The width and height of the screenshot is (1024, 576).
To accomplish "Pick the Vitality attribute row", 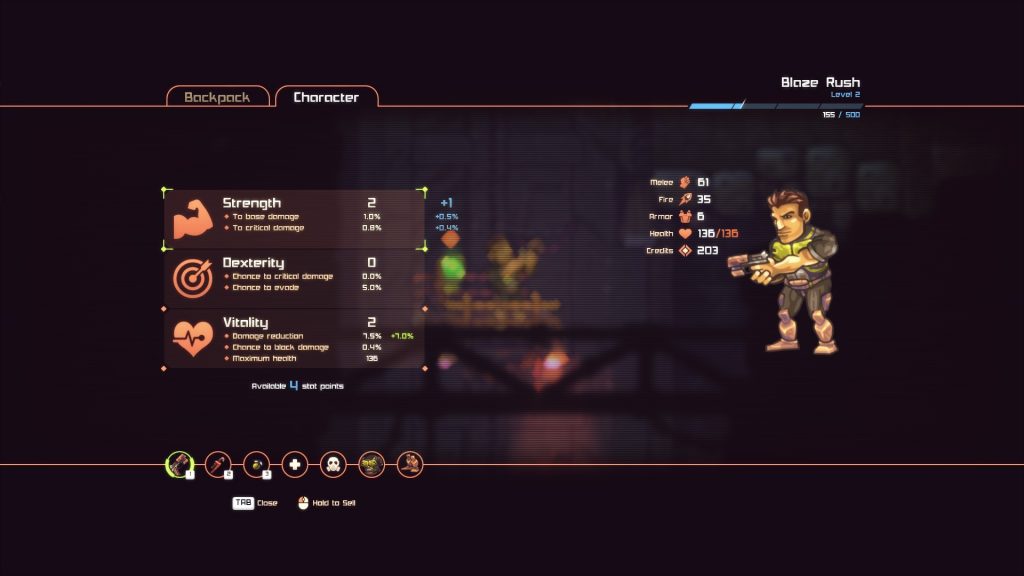I will coord(294,339).
